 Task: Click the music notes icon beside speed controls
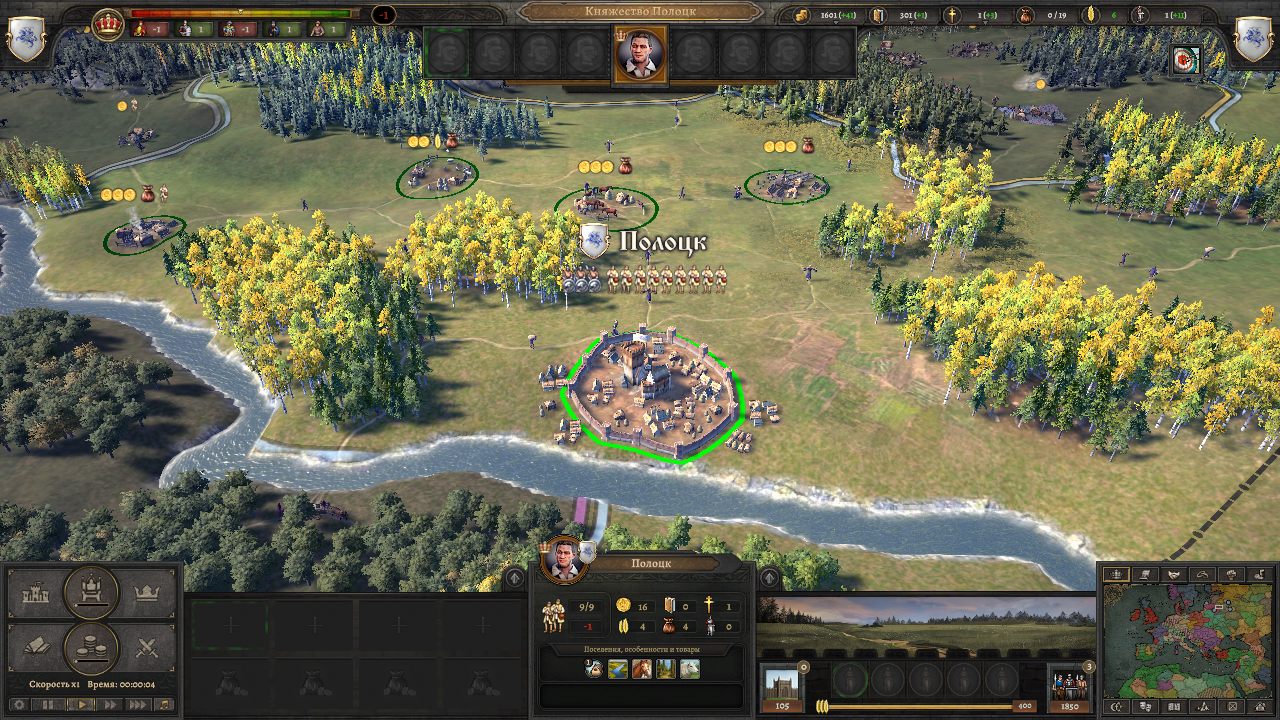coord(164,705)
